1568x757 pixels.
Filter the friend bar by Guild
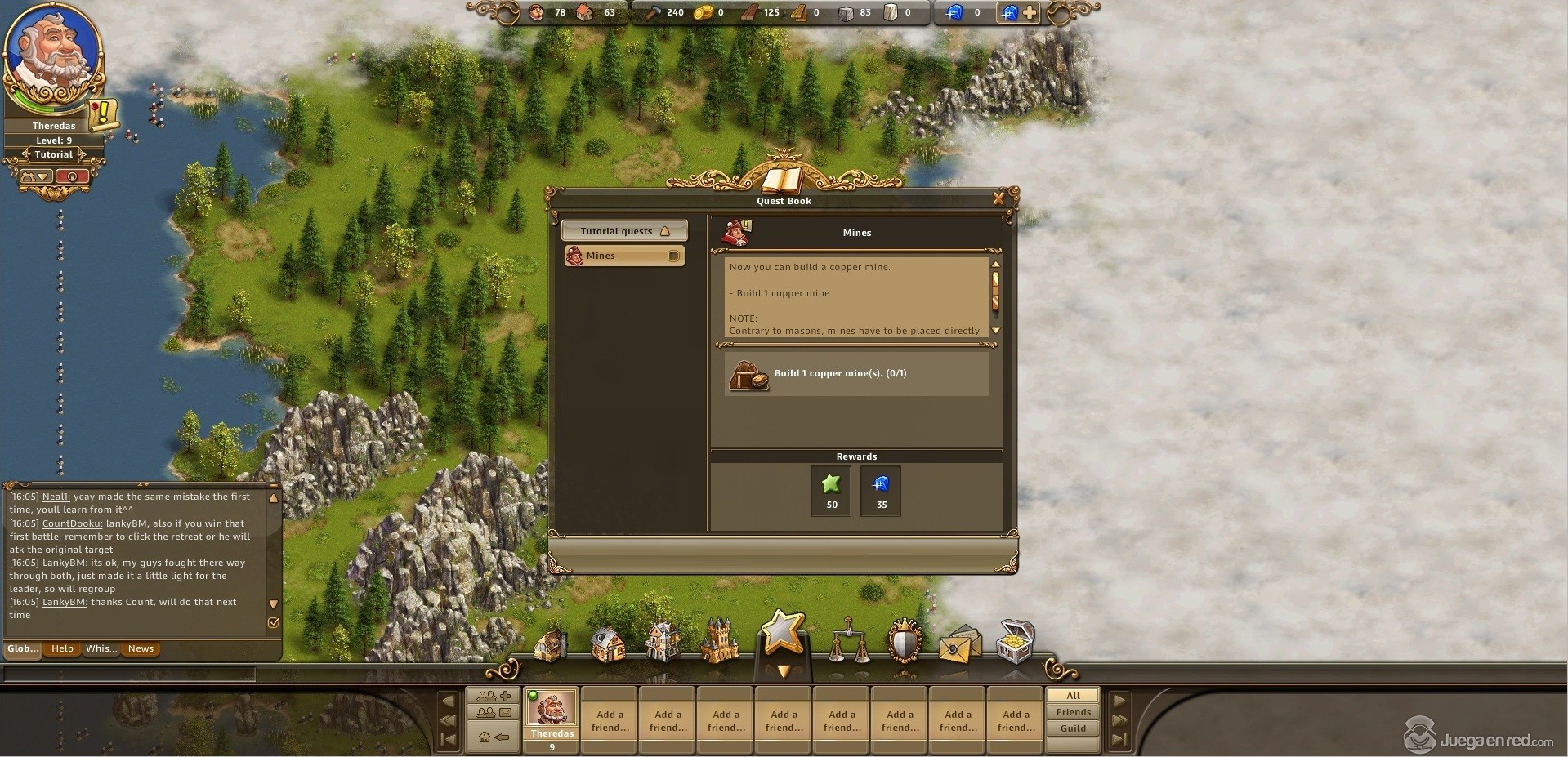1073,728
